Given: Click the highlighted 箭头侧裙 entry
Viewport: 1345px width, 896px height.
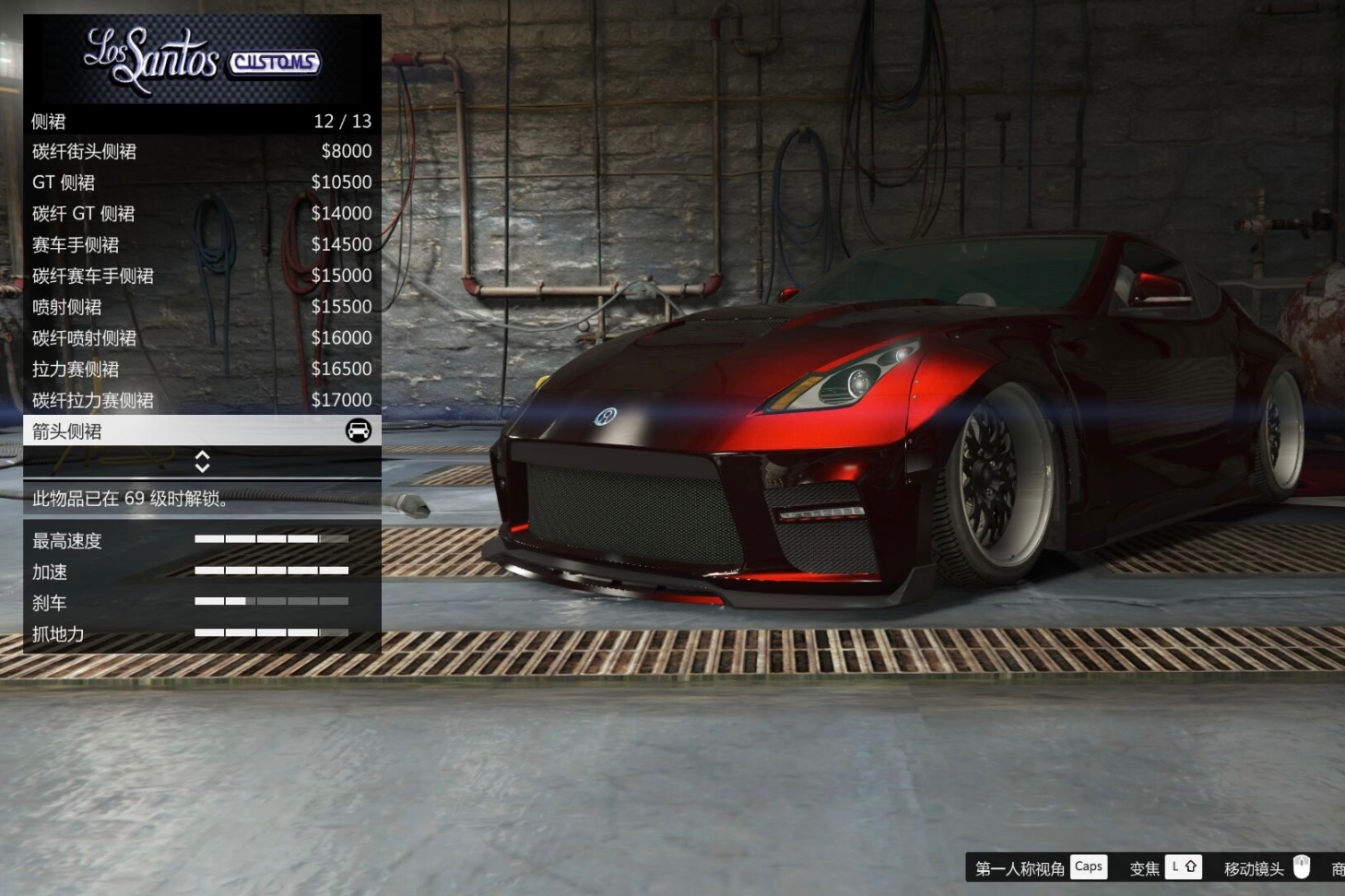Looking at the screenshot, I should [x=201, y=430].
